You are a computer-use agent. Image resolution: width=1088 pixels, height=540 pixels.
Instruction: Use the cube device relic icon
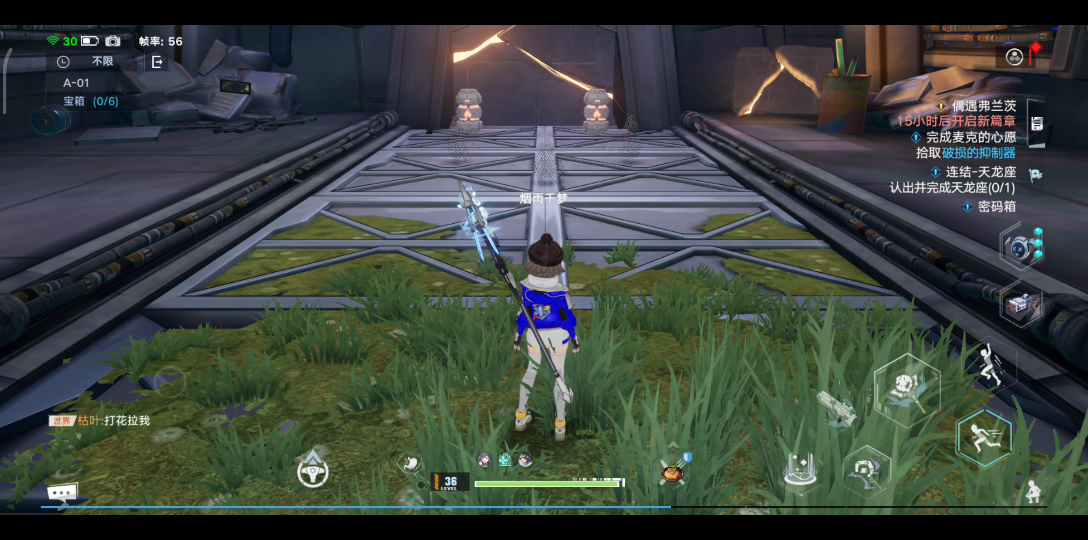1021,305
